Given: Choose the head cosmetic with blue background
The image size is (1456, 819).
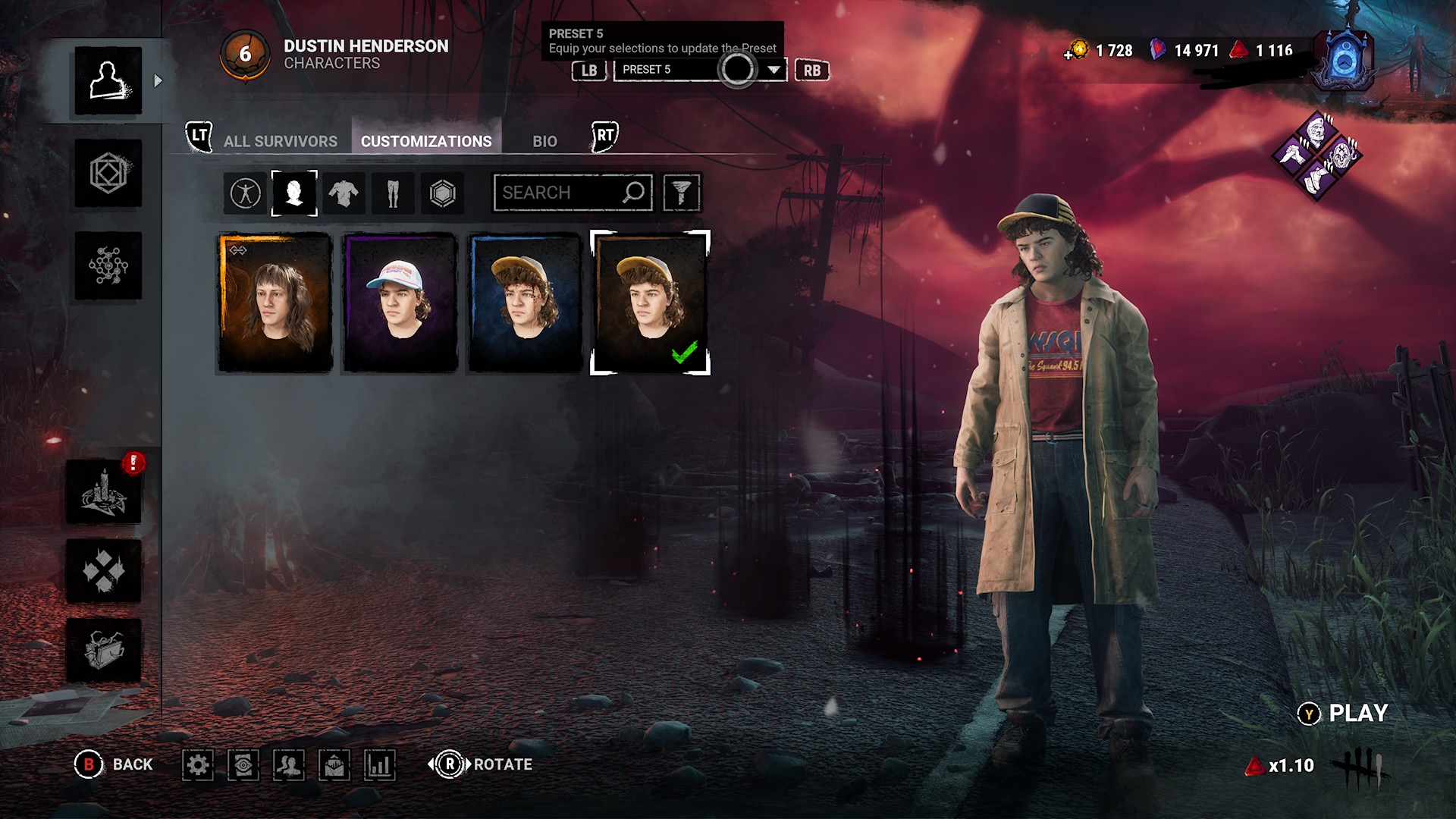Looking at the screenshot, I should pyautogui.click(x=525, y=303).
